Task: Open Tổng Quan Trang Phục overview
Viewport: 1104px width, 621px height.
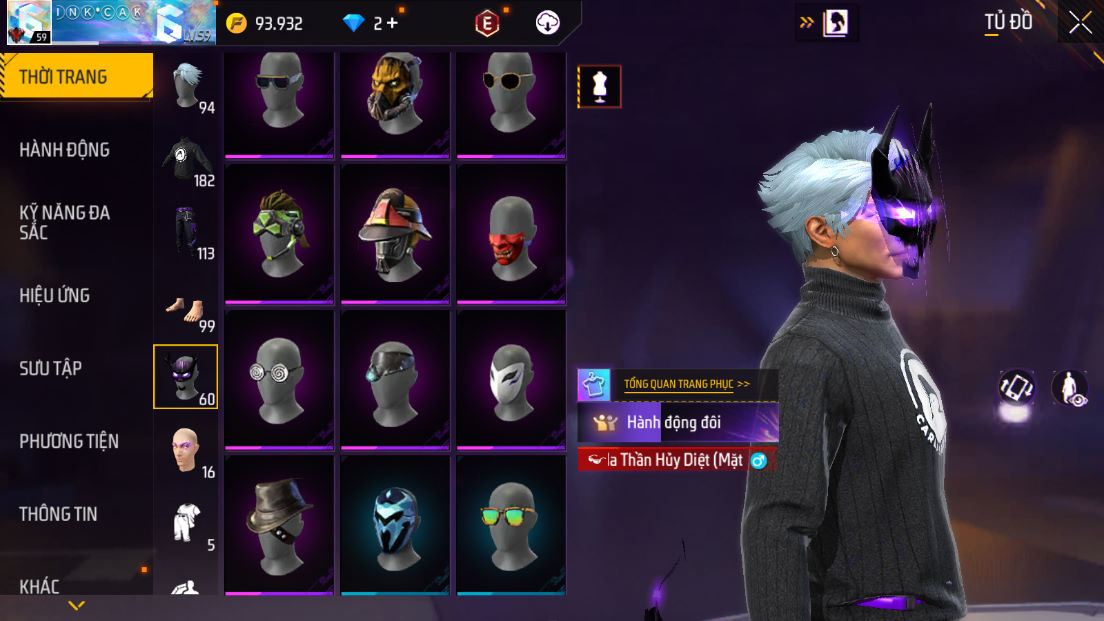Action: click(x=686, y=384)
